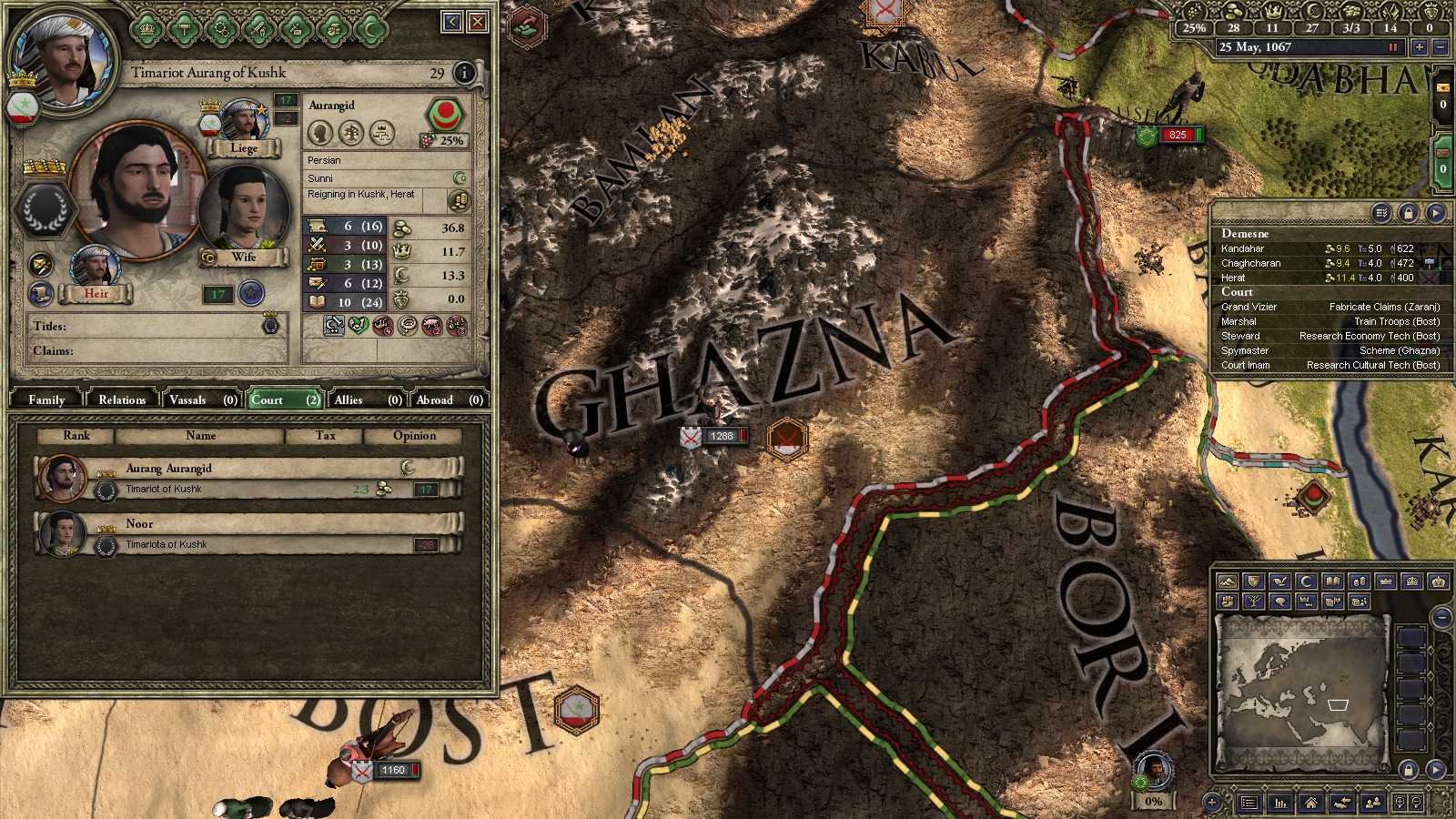This screenshot has width=1456, height=819.
Task: Select the dynasty tree map mode icon
Action: coord(1253,601)
